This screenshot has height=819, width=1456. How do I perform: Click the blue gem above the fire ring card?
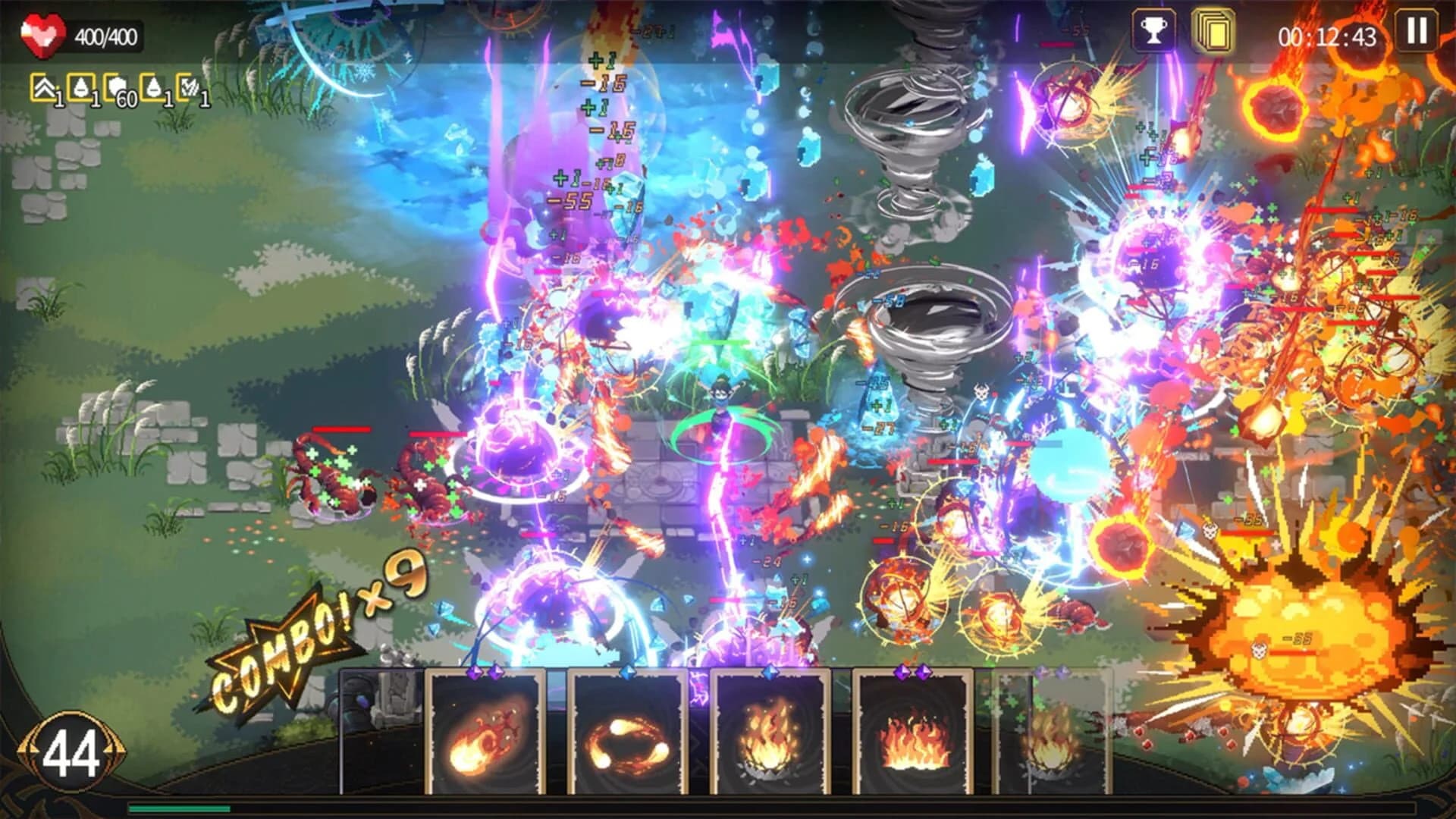tap(627, 671)
